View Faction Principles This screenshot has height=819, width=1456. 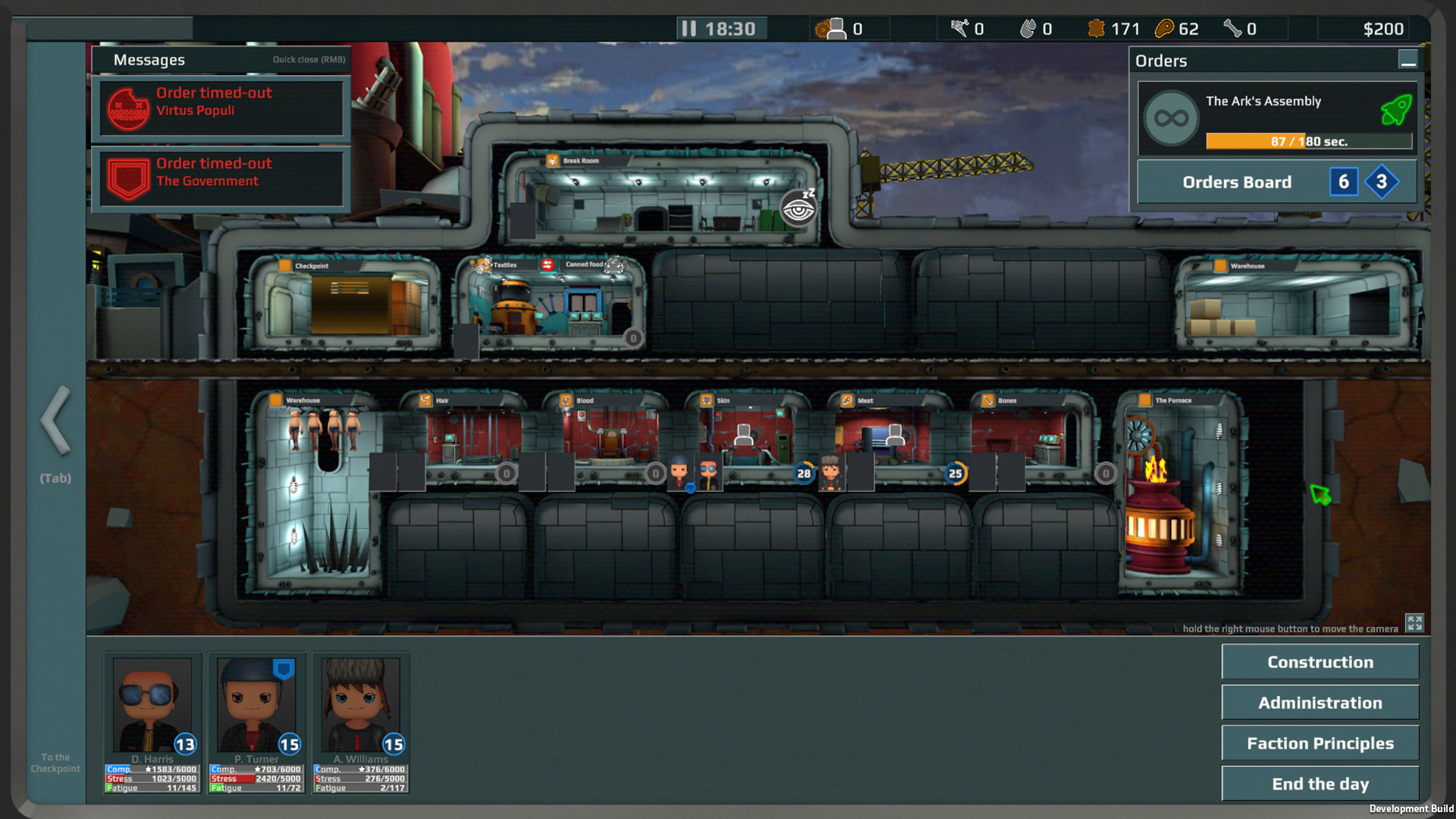pos(1319,743)
